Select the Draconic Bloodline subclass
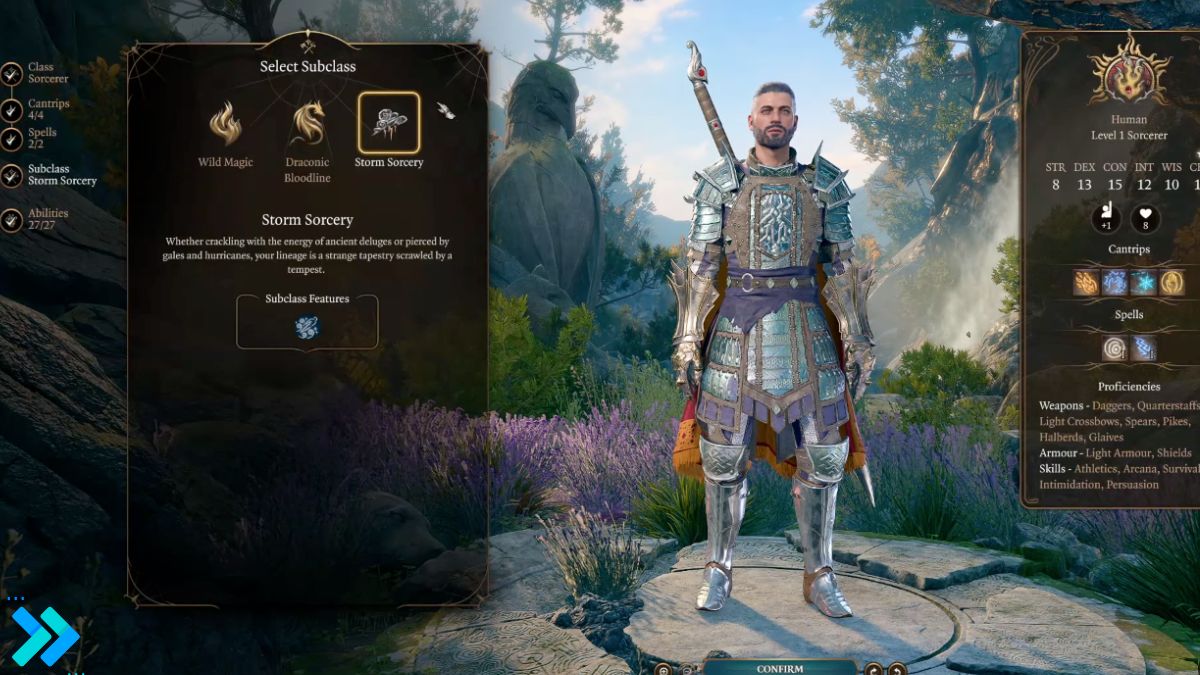The image size is (1200, 675). tap(307, 124)
